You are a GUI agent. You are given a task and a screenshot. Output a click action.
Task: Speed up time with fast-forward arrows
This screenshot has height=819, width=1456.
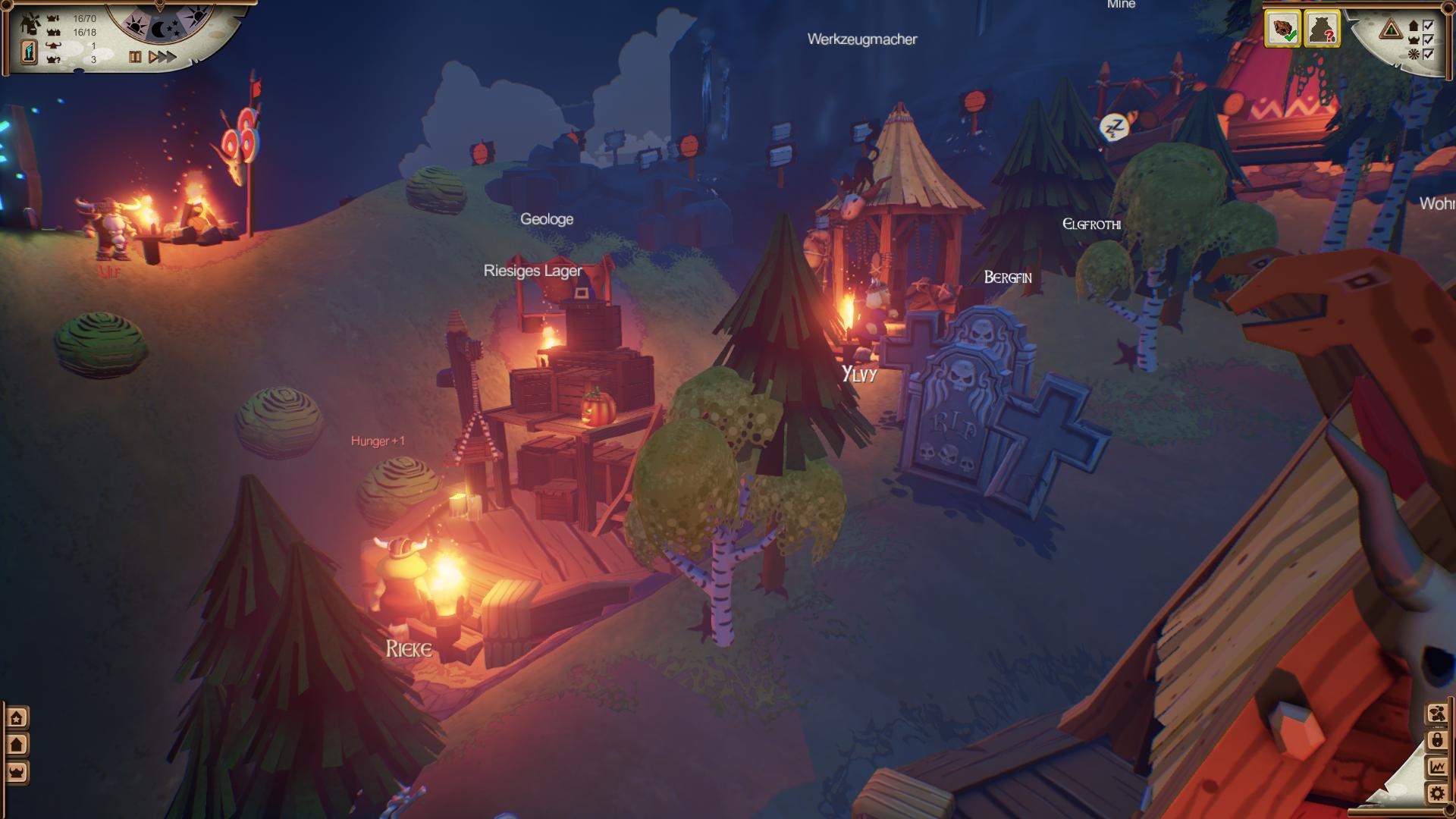click(x=162, y=57)
